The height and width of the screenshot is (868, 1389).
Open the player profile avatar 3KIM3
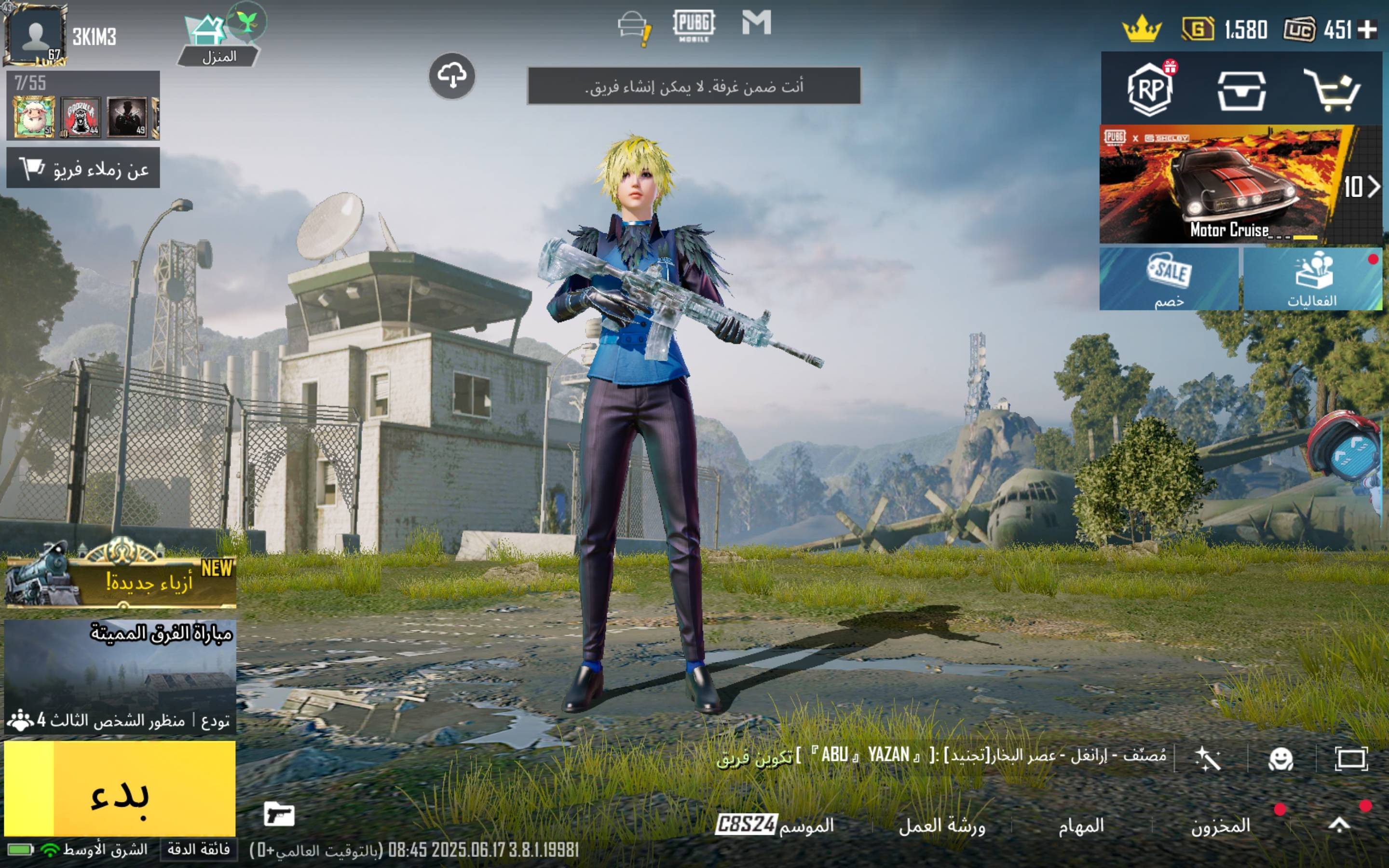point(36,34)
